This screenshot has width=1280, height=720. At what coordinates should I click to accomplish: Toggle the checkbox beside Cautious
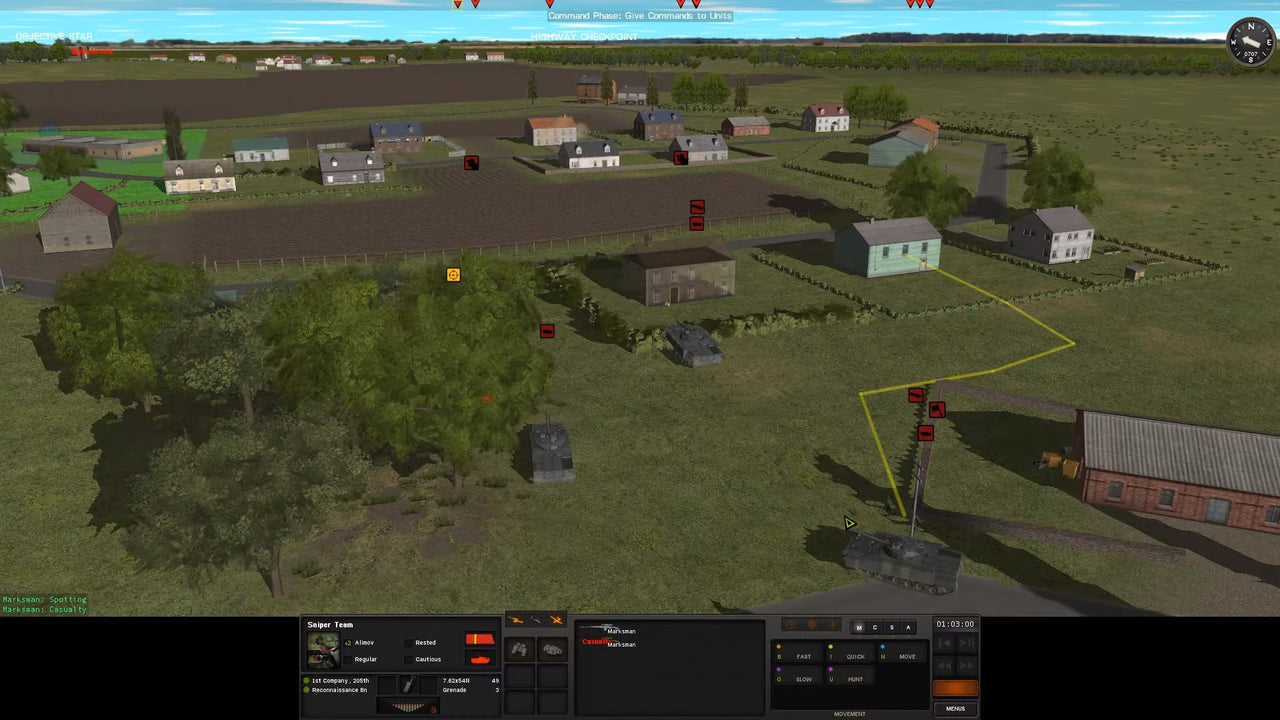(409, 659)
